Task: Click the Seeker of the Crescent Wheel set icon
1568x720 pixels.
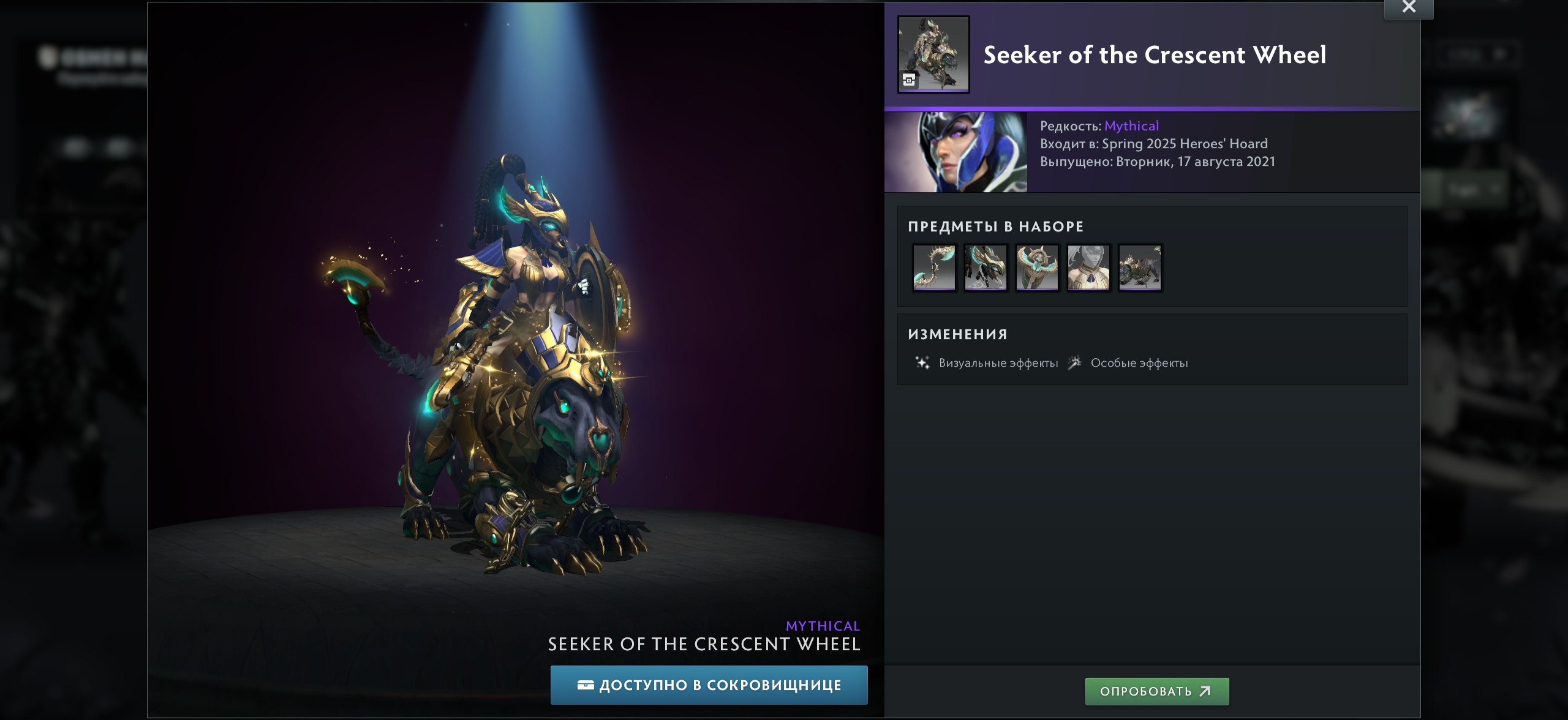Action: pos(933,54)
